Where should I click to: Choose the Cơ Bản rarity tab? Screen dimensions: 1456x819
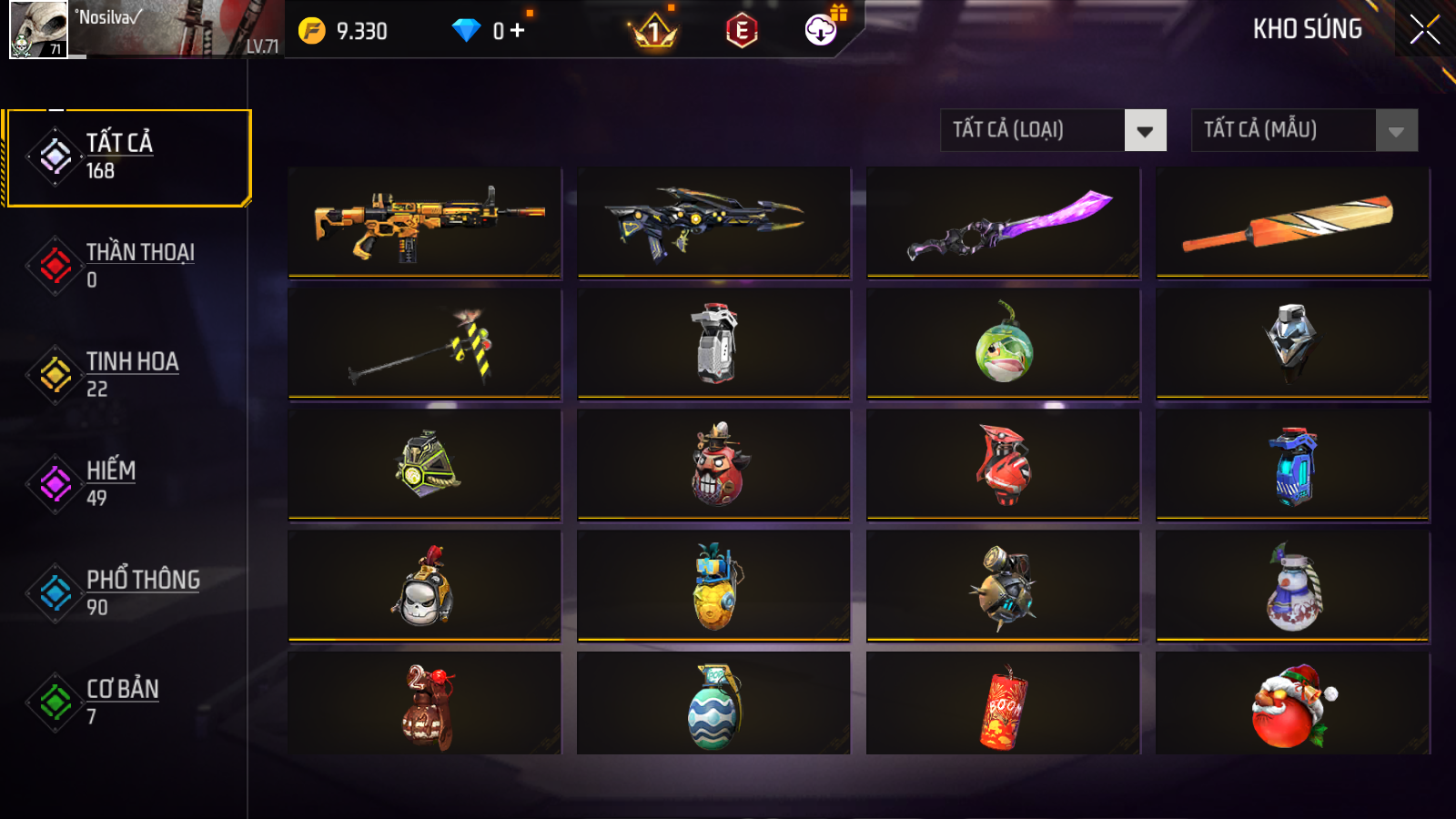(127, 703)
